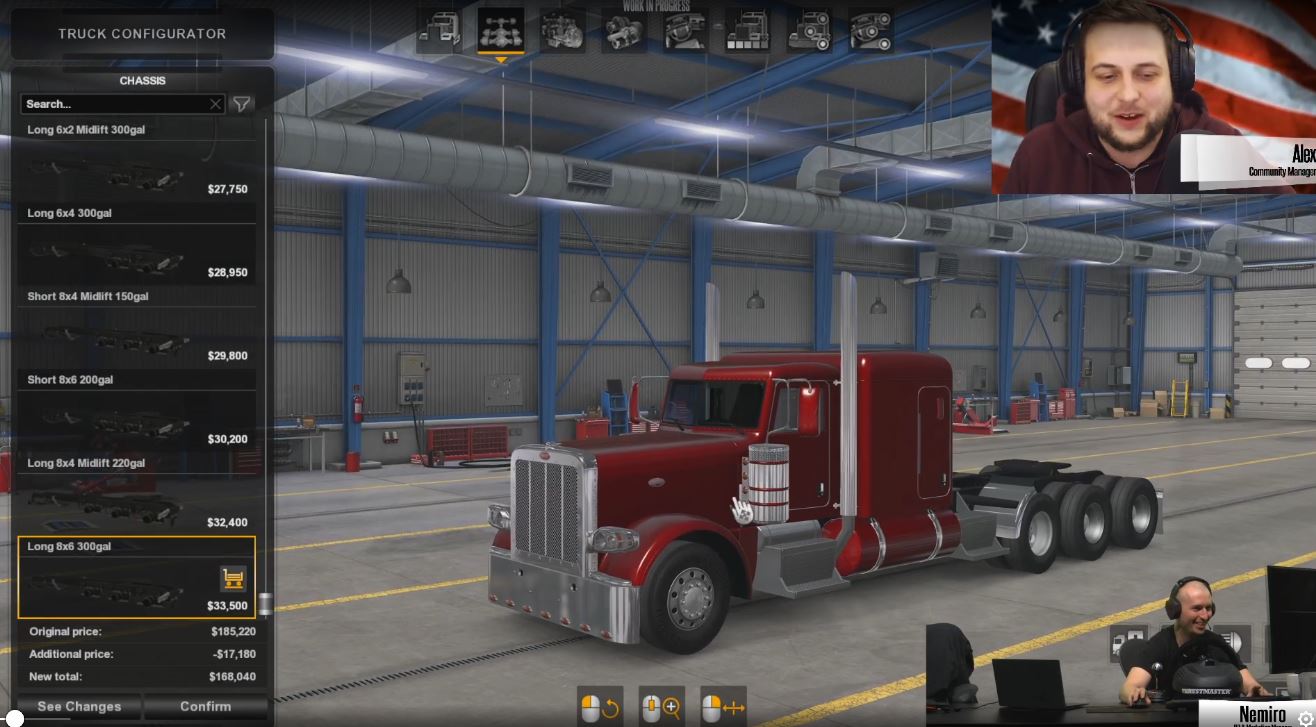Open the chassis filter funnel
The image size is (1316, 727).
tap(242, 104)
